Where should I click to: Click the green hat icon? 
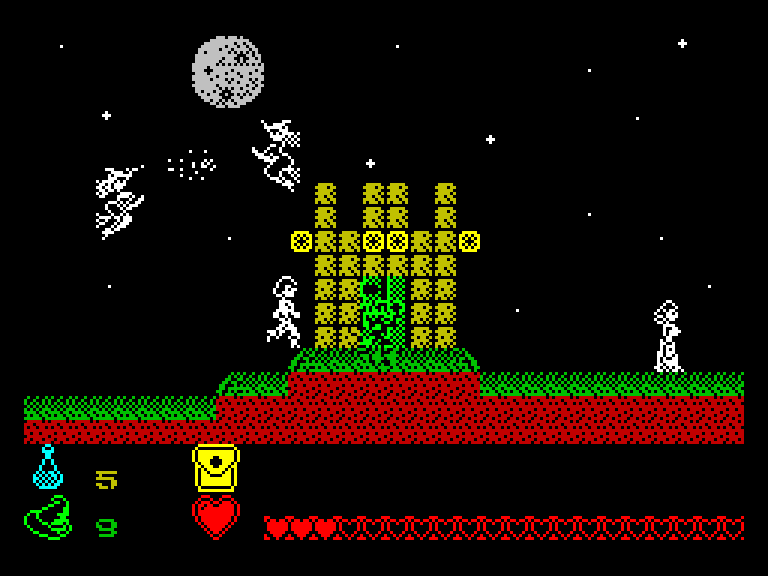click(48, 518)
